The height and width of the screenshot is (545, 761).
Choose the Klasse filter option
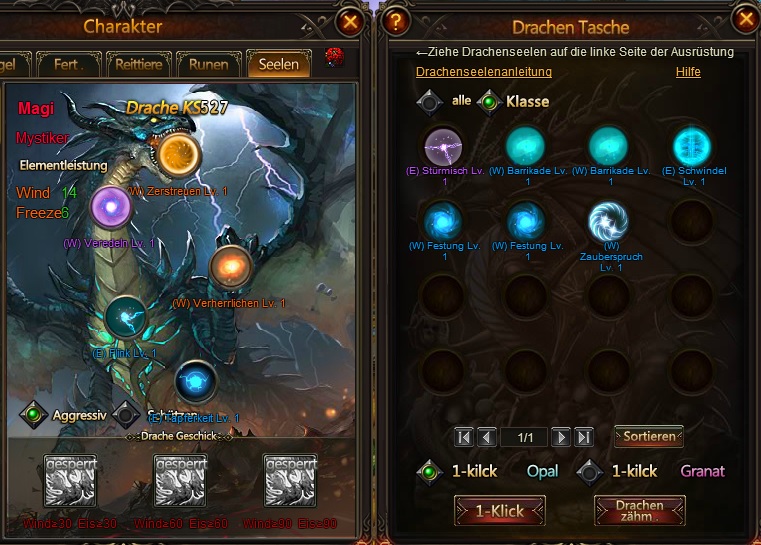click(490, 101)
